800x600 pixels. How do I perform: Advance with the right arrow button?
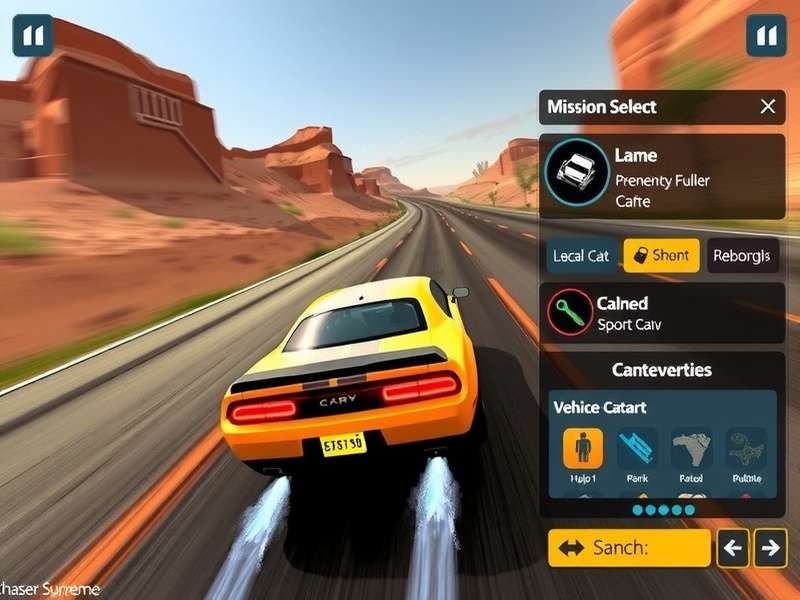pyautogui.click(x=770, y=548)
